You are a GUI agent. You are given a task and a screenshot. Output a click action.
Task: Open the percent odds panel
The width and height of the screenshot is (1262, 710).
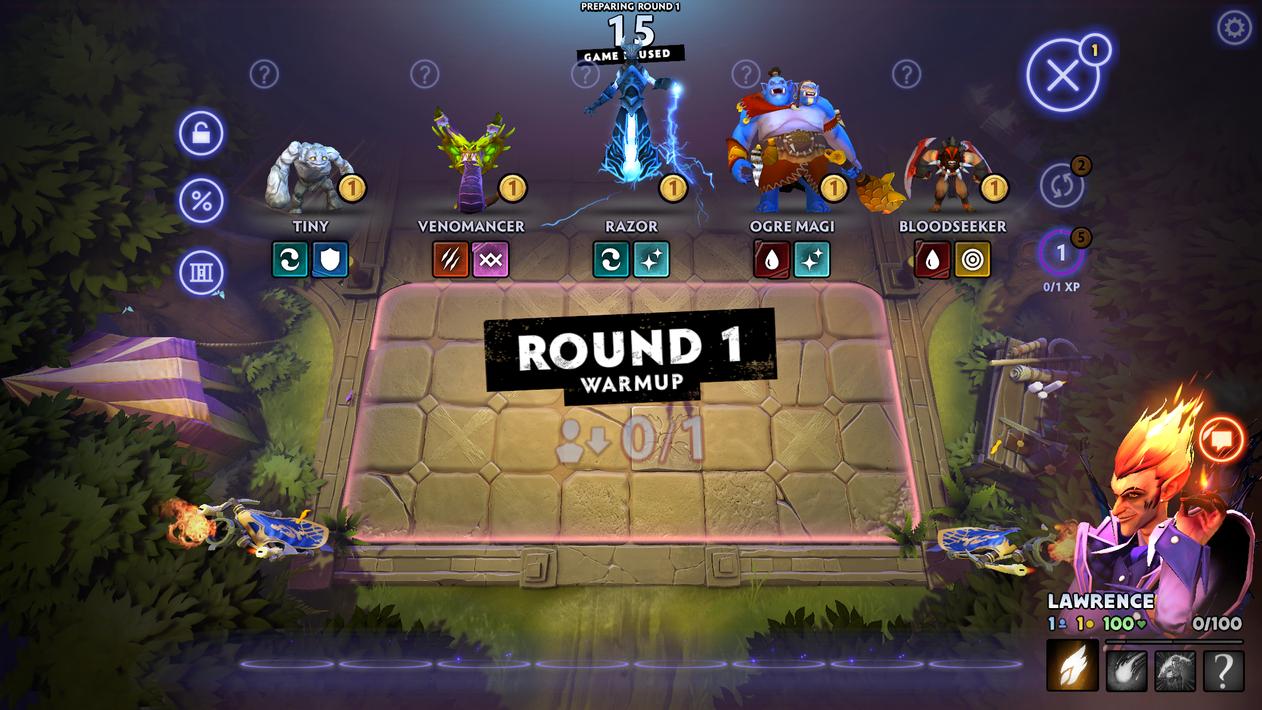[x=201, y=202]
